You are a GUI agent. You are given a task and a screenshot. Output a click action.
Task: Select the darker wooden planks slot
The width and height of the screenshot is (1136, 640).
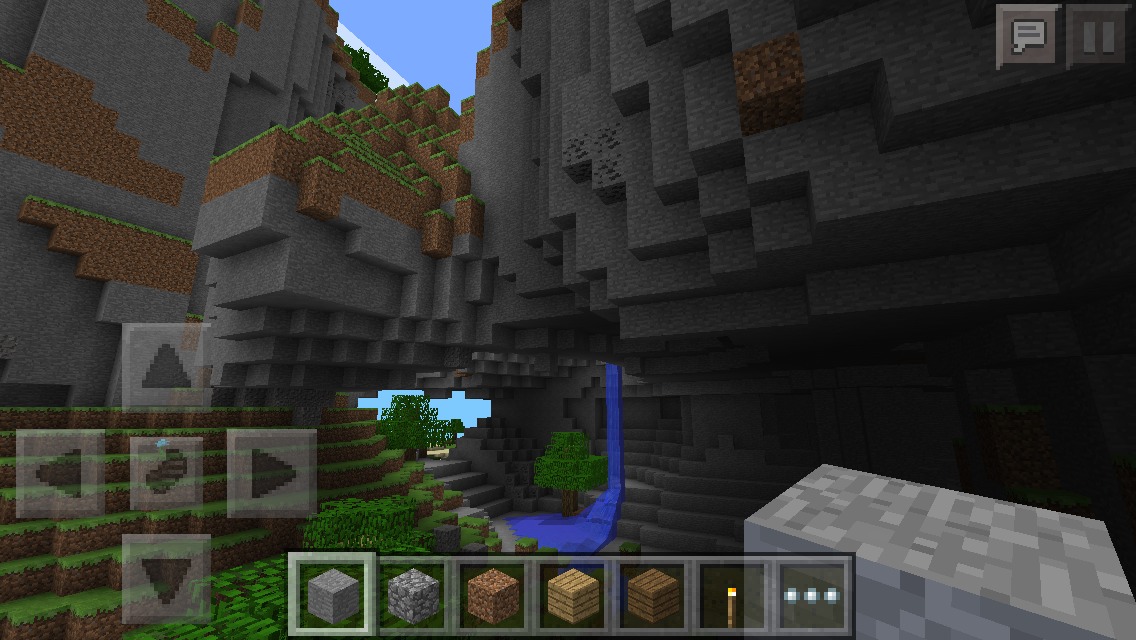pyautogui.click(x=652, y=595)
